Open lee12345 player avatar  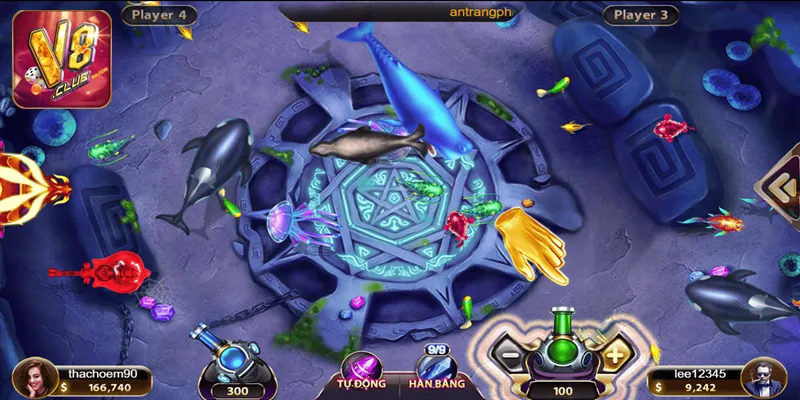point(767,378)
